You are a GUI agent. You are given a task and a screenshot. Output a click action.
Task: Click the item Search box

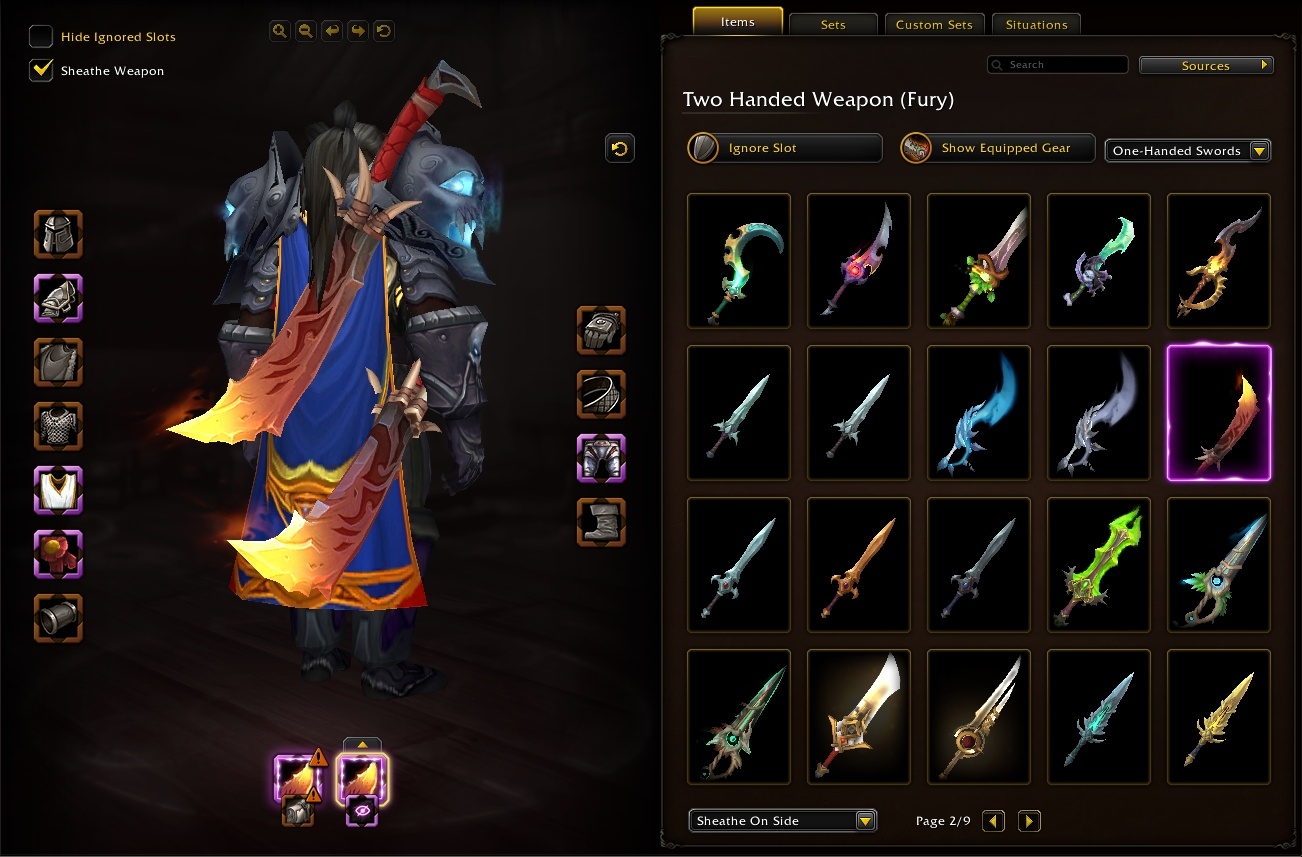point(1060,65)
